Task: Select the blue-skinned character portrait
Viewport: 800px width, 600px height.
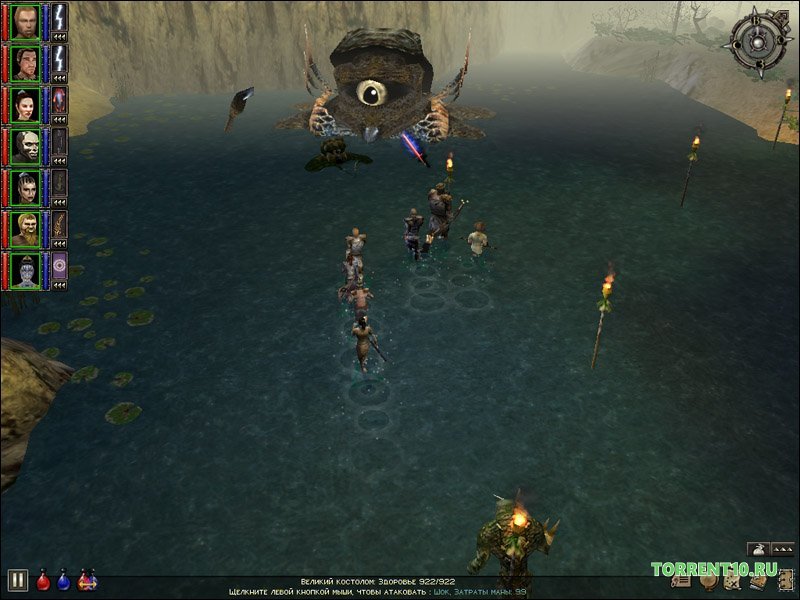Action: [26, 269]
